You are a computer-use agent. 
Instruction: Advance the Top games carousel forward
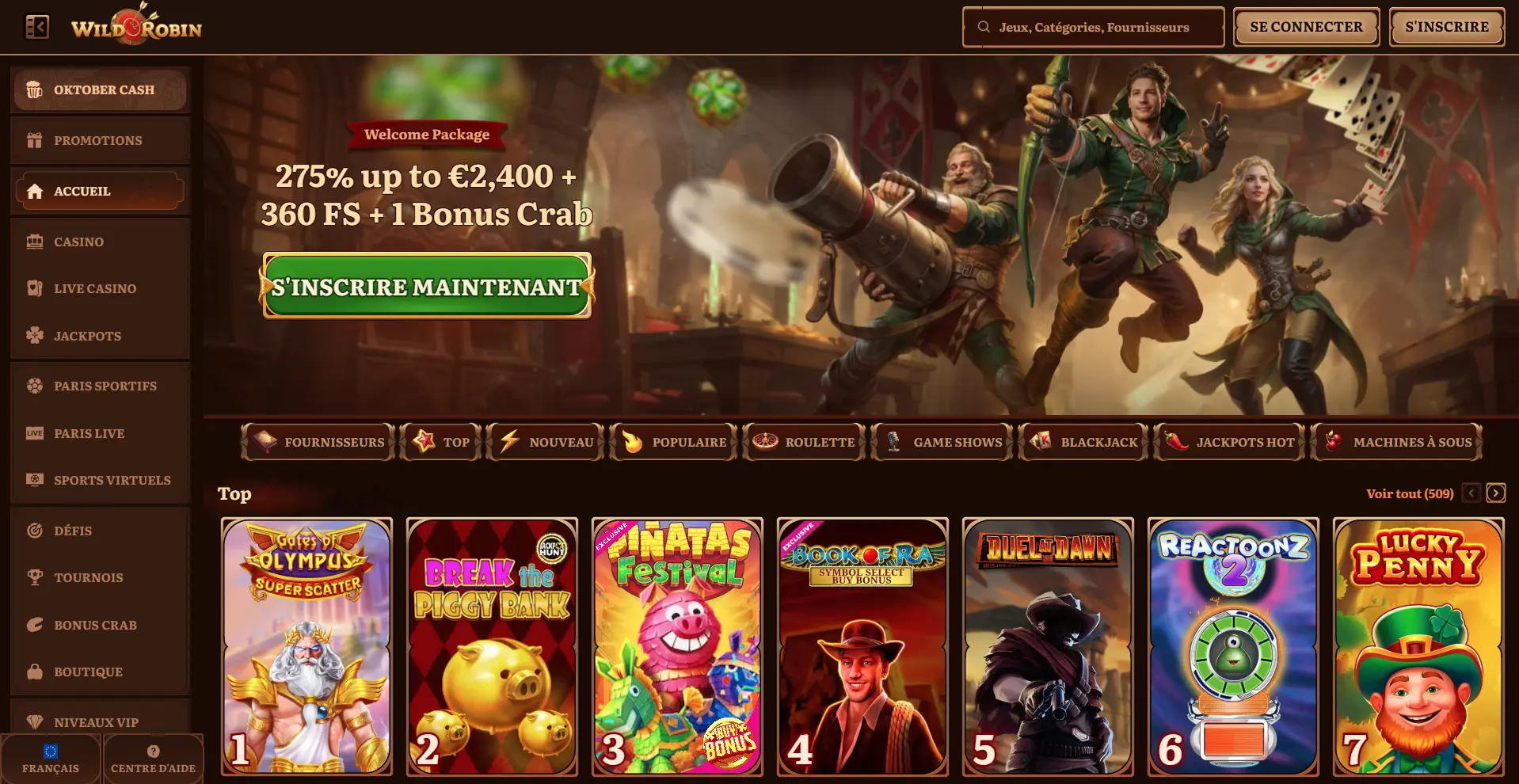coord(1495,493)
